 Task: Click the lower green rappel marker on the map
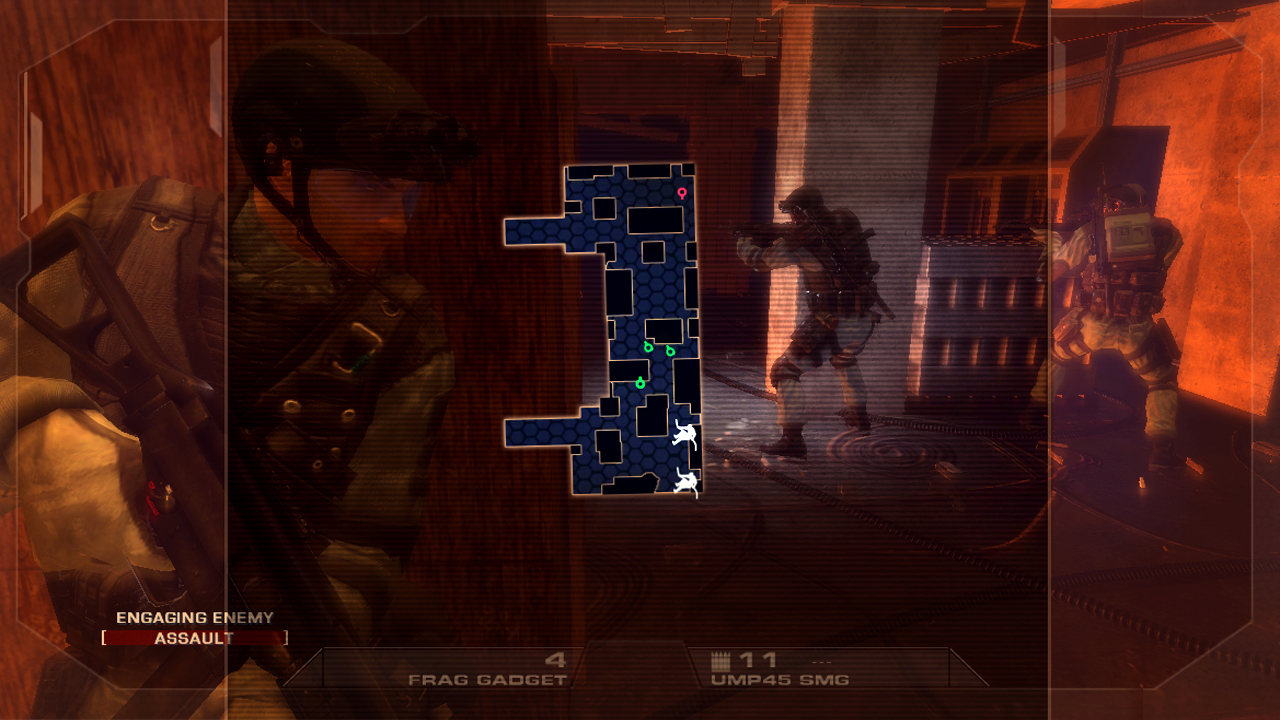tap(641, 382)
